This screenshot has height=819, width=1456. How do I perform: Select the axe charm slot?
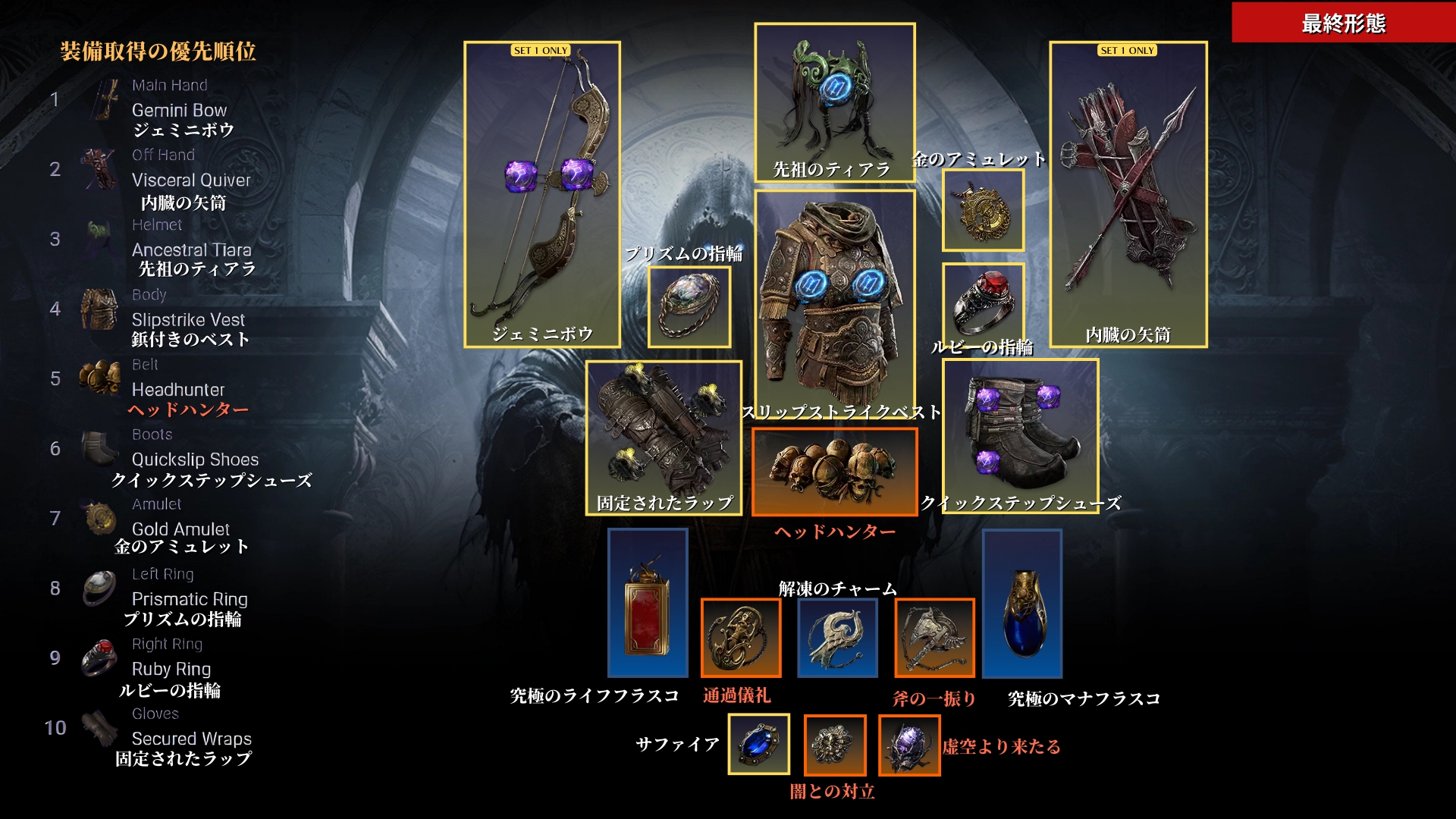point(934,638)
